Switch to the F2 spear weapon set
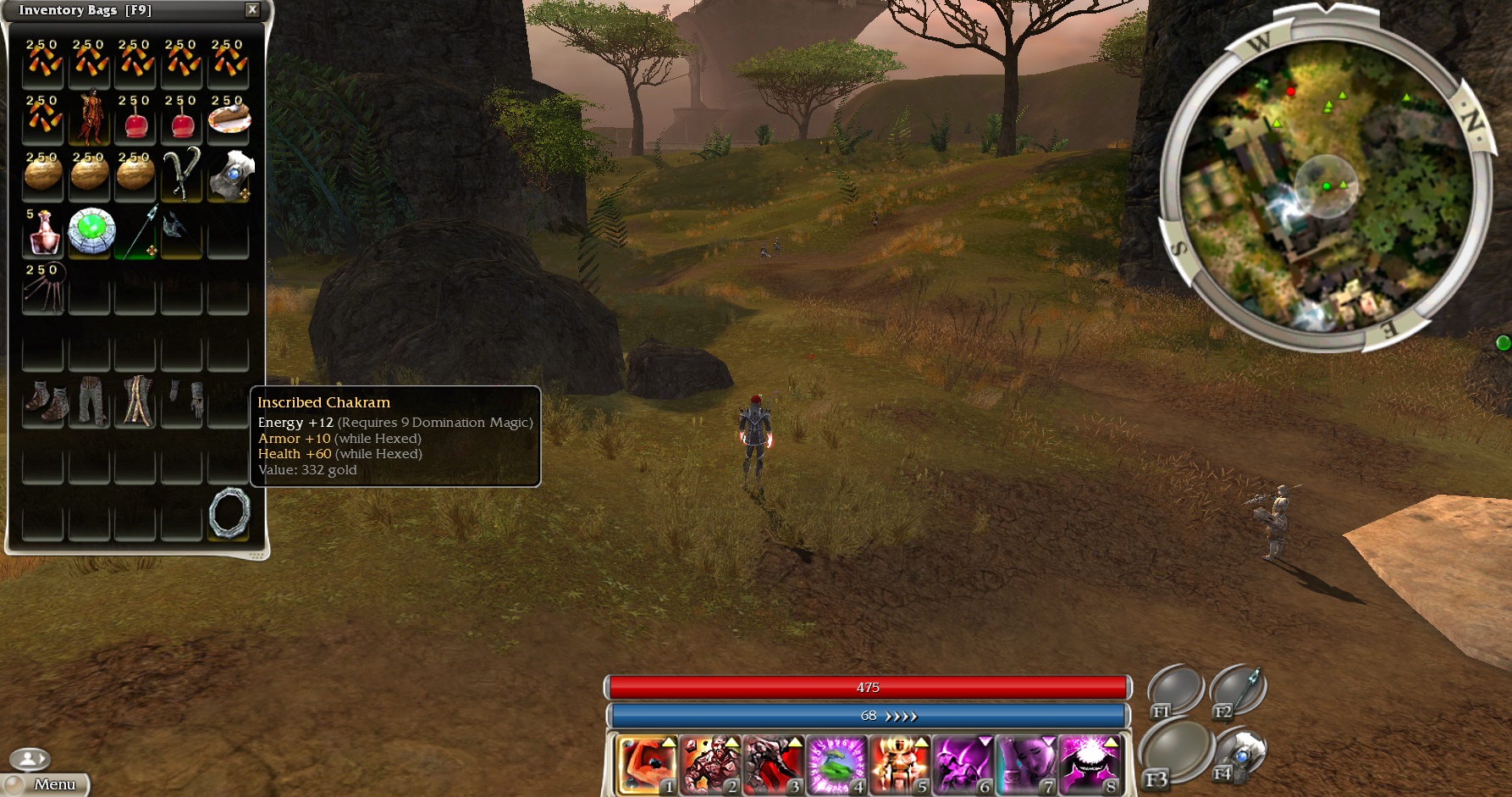Viewport: 1512px width, 797px height. click(x=1239, y=690)
